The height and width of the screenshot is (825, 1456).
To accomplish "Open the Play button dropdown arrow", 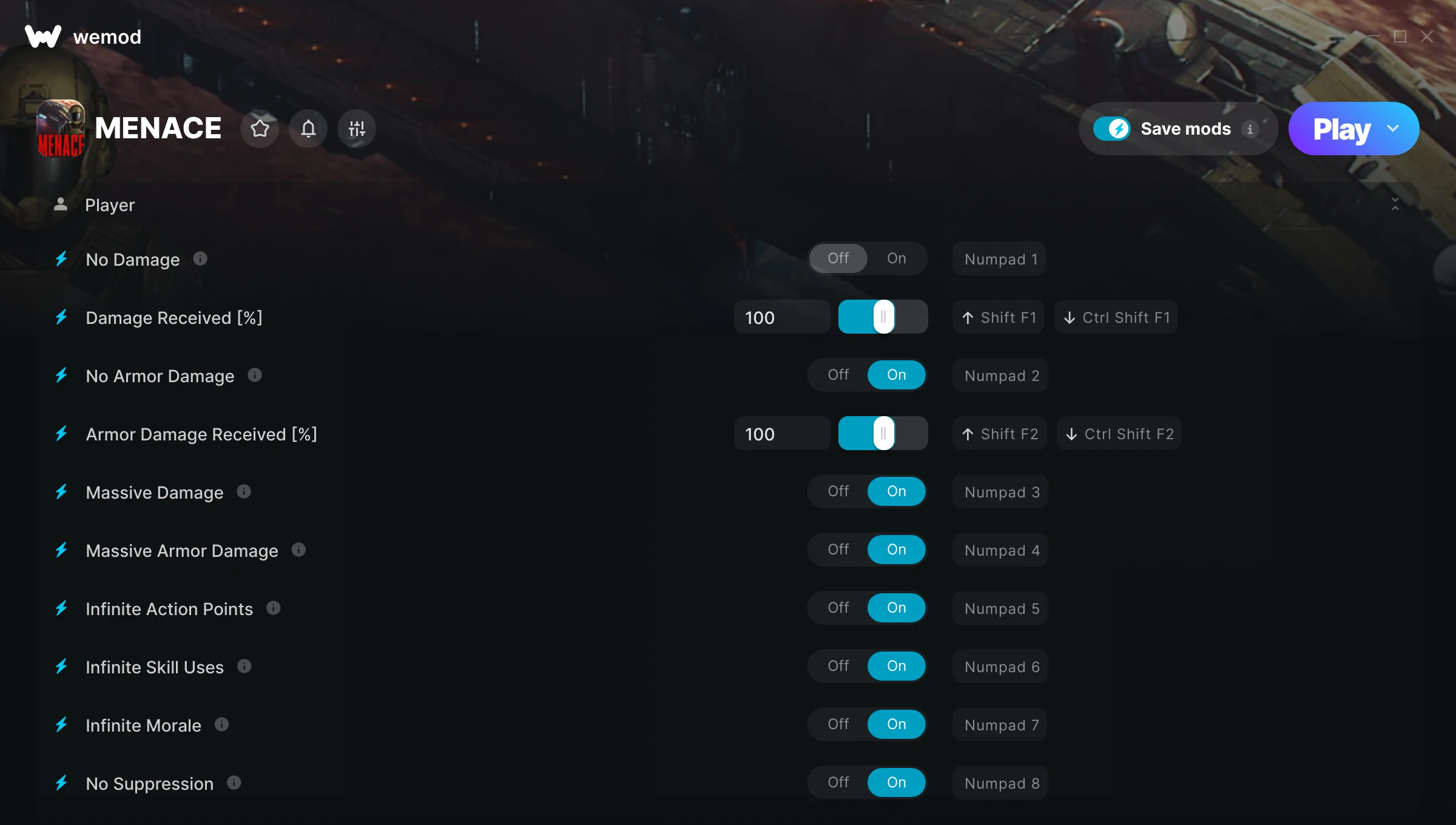I will [x=1394, y=128].
